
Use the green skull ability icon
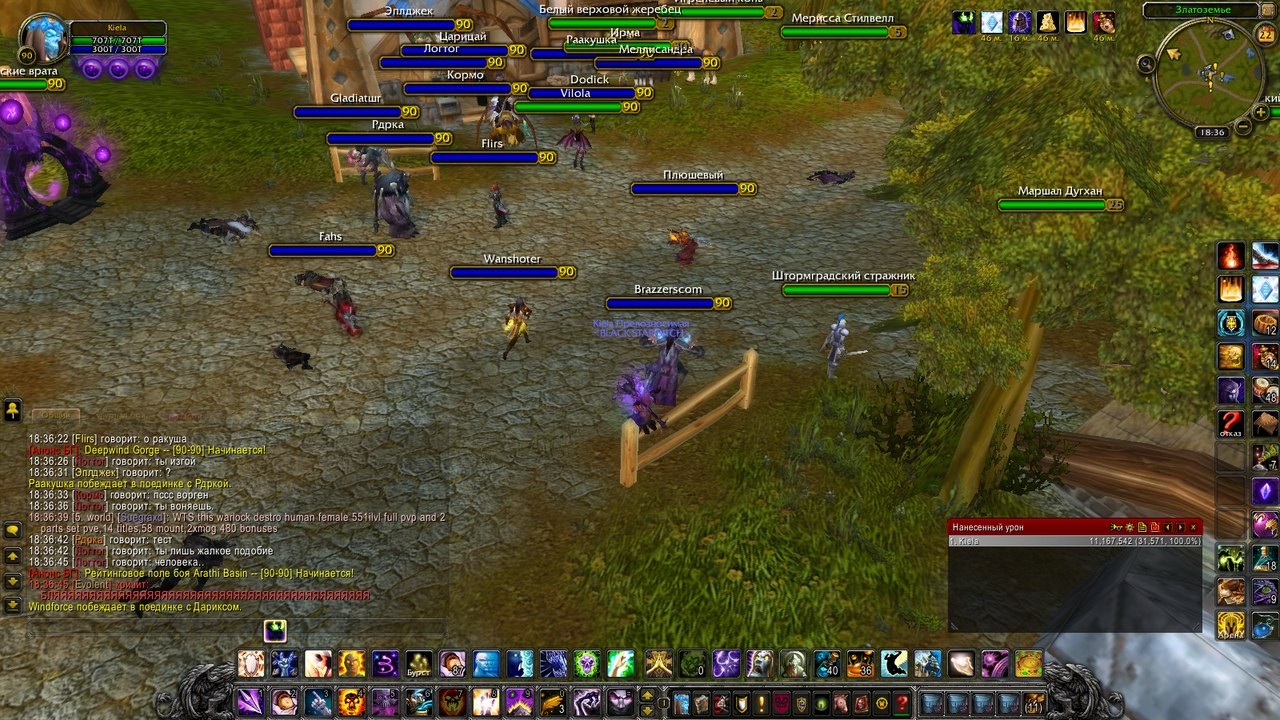pos(587,663)
